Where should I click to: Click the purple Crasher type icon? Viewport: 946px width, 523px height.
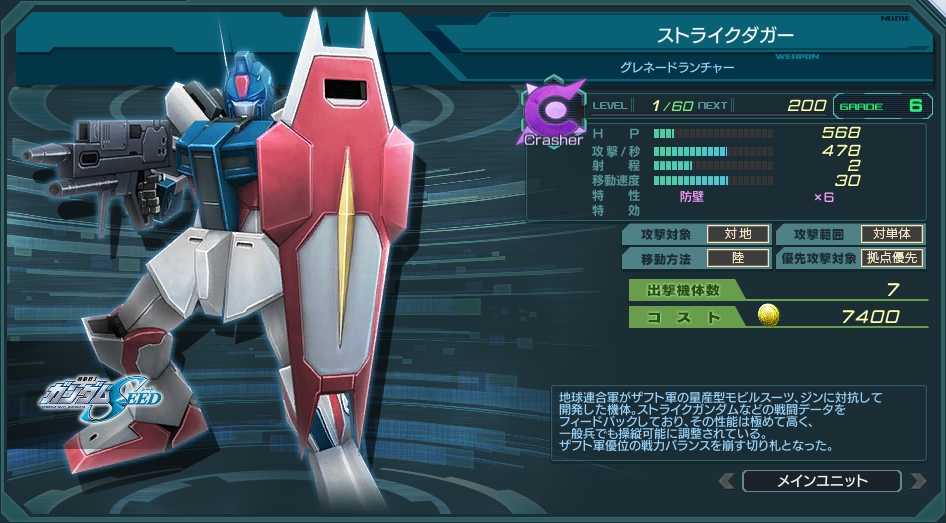tap(552, 109)
